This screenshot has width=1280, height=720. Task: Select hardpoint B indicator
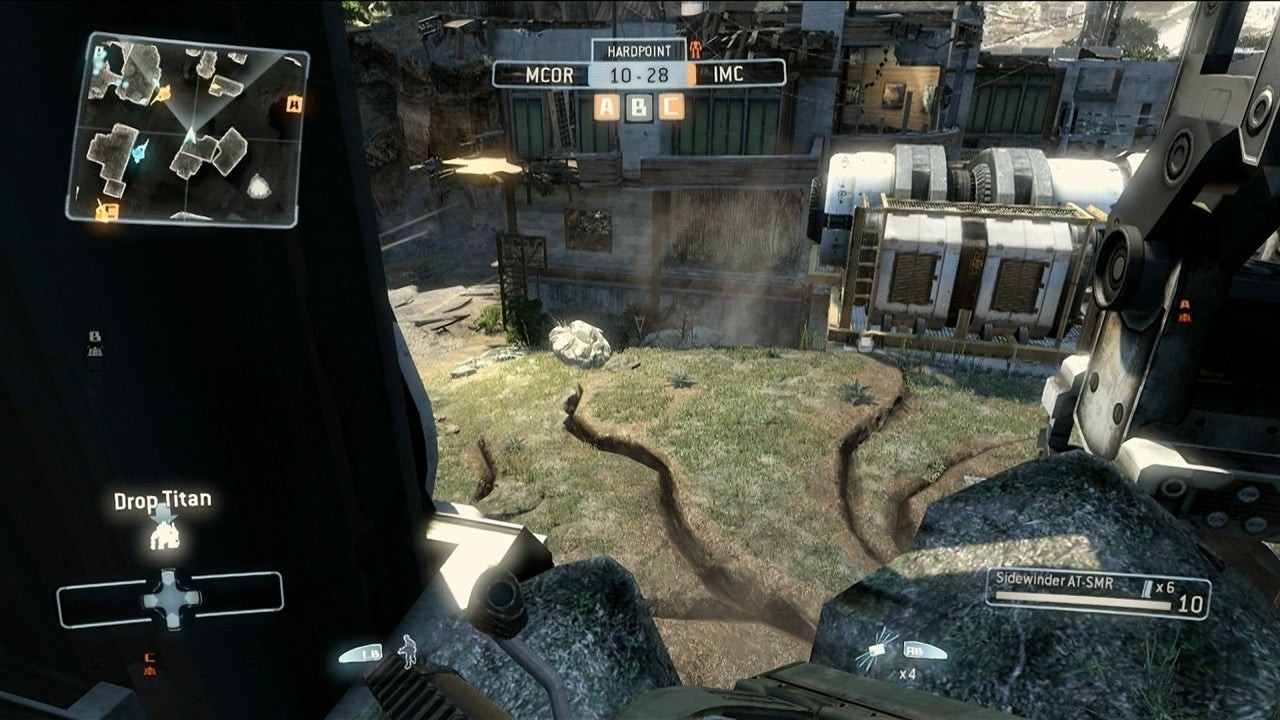tap(639, 106)
